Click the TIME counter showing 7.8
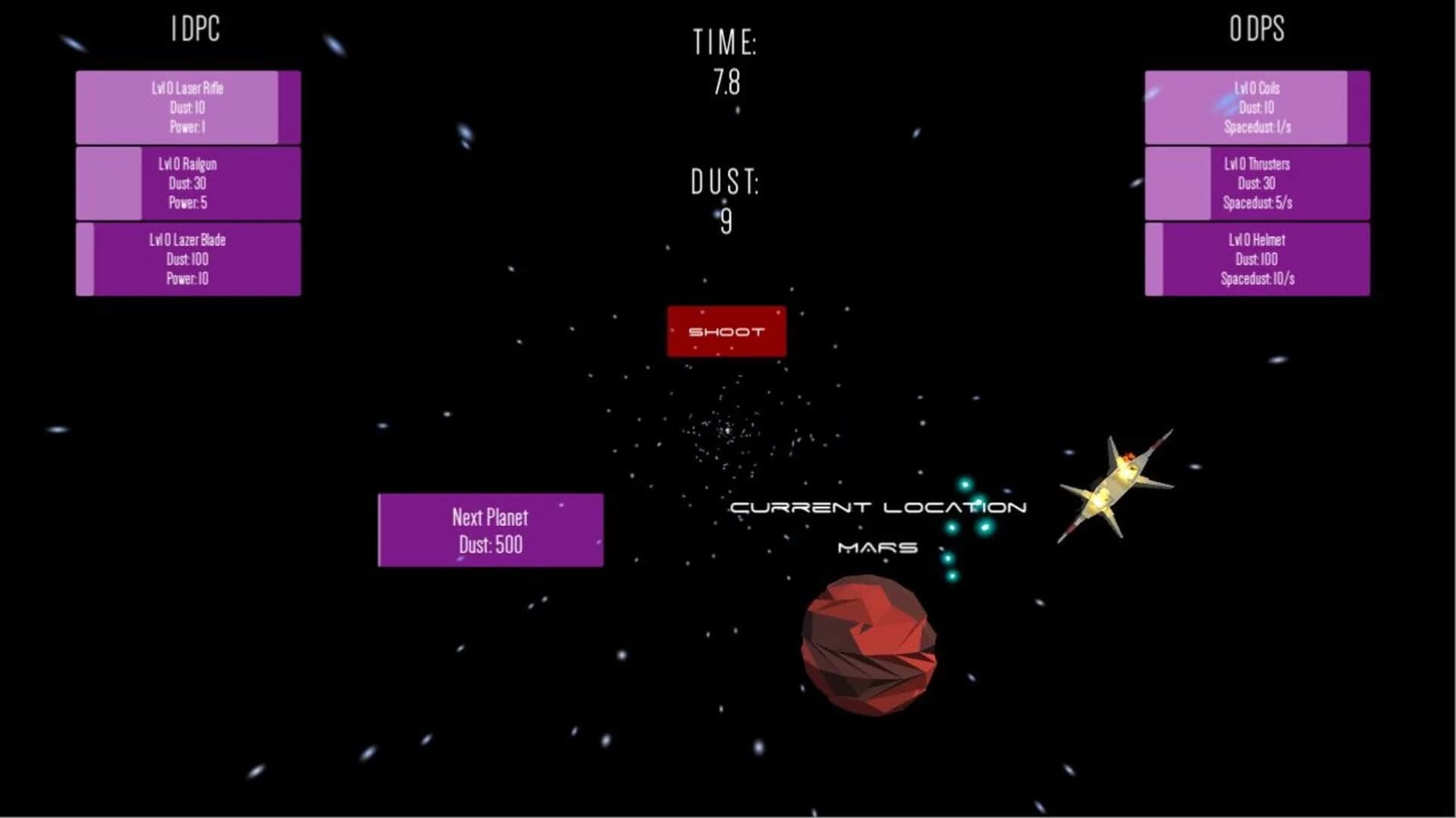The height and width of the screenshot is (818, 1456). point(726,64)
